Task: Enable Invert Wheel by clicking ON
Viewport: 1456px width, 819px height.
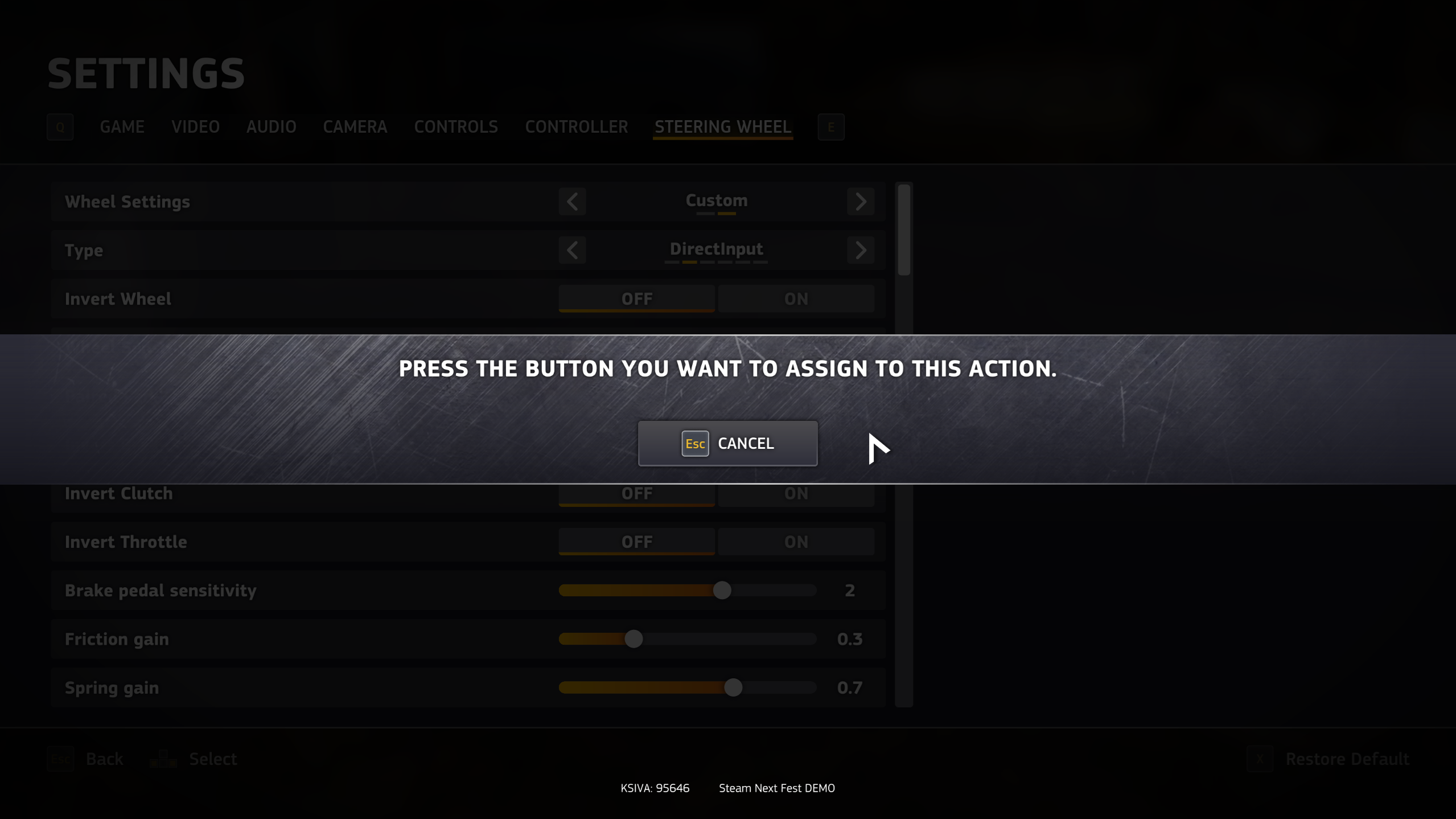Action: [796, 298]
